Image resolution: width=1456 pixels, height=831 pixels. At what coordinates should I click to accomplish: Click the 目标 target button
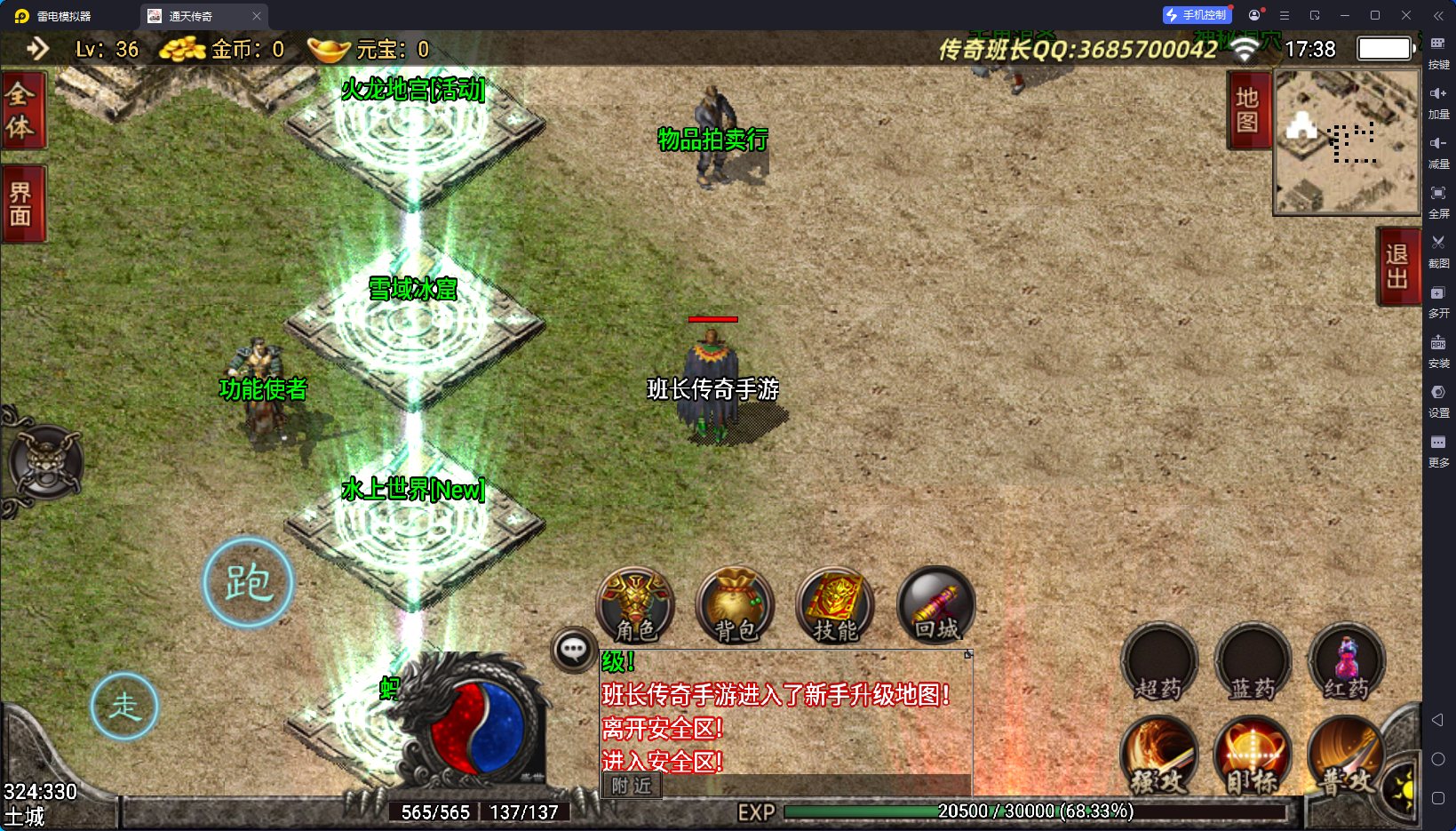pos(1253,755)
